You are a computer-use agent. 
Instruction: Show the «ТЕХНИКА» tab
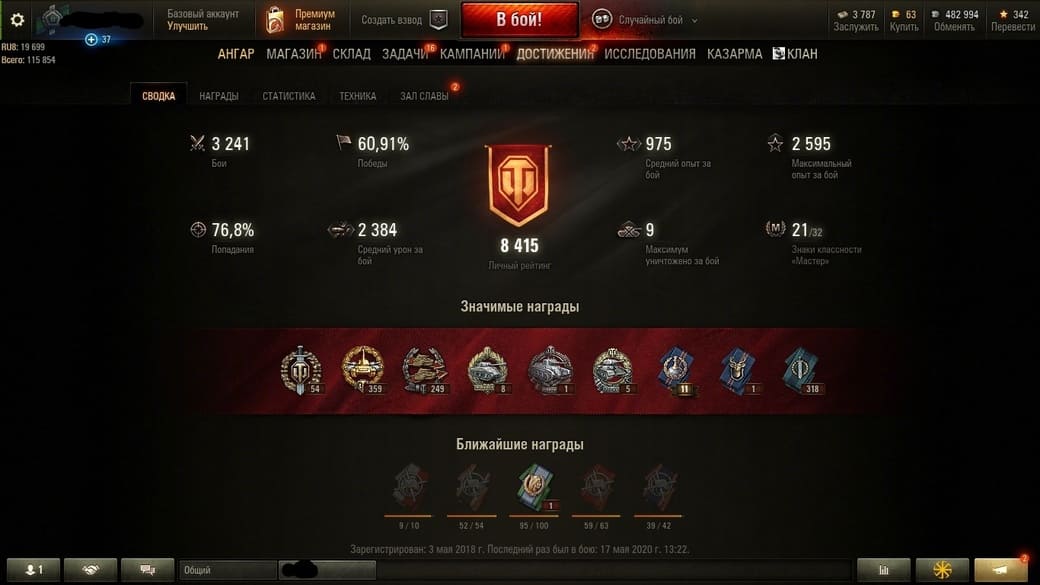click(358, 96)
